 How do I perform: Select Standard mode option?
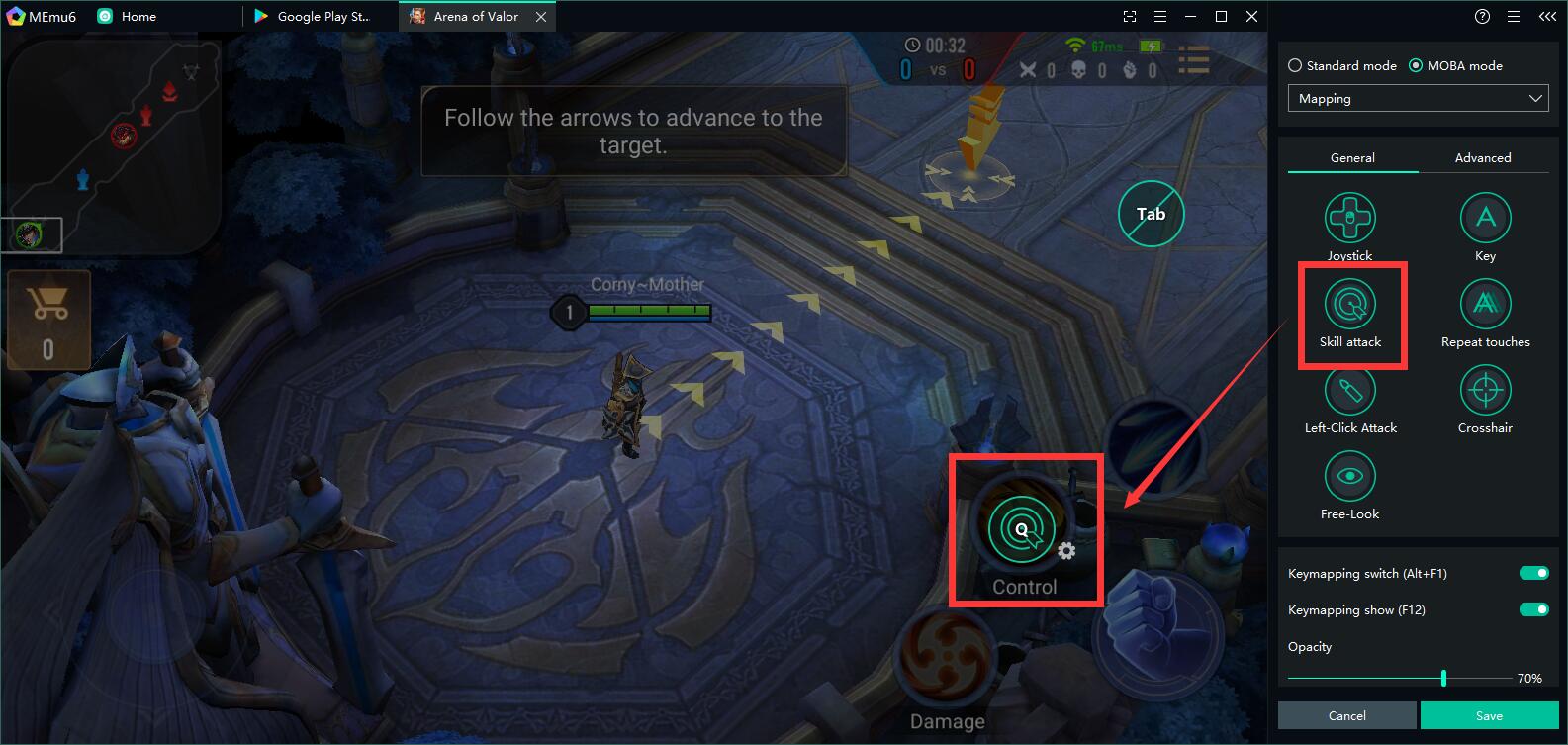[x=1295, y=66]
